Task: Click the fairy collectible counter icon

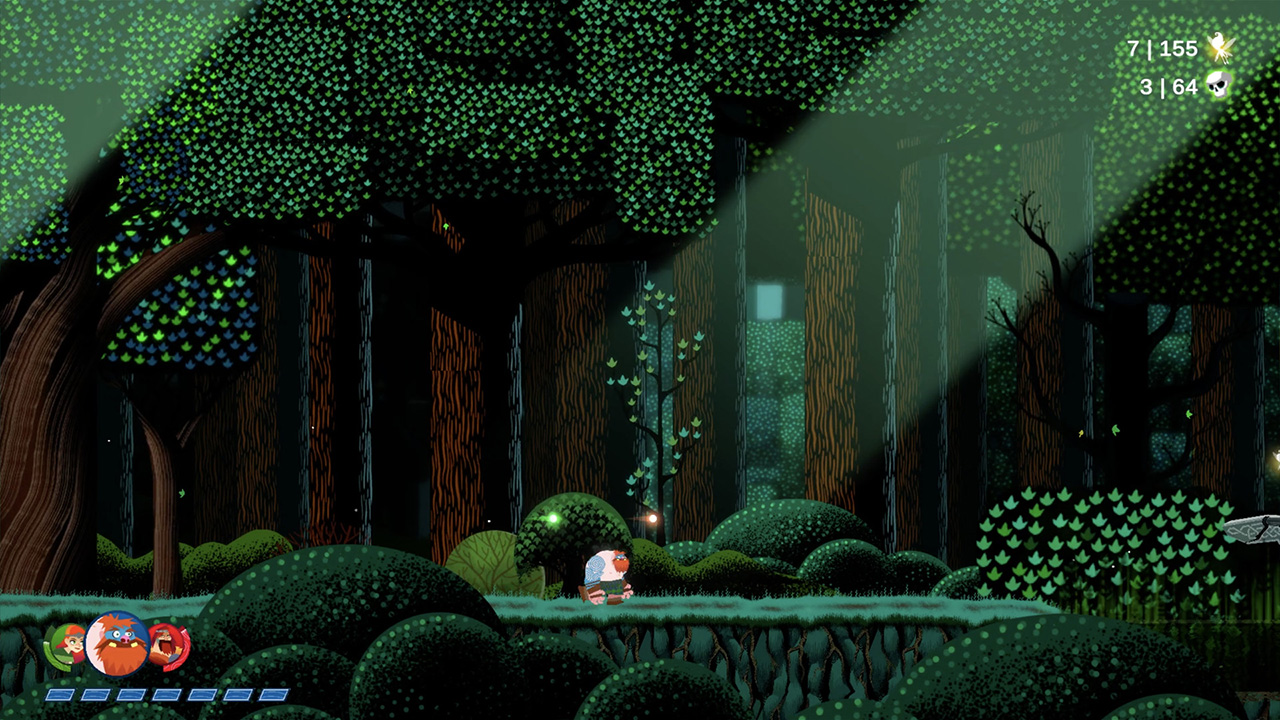Action: coord(1221,48)
